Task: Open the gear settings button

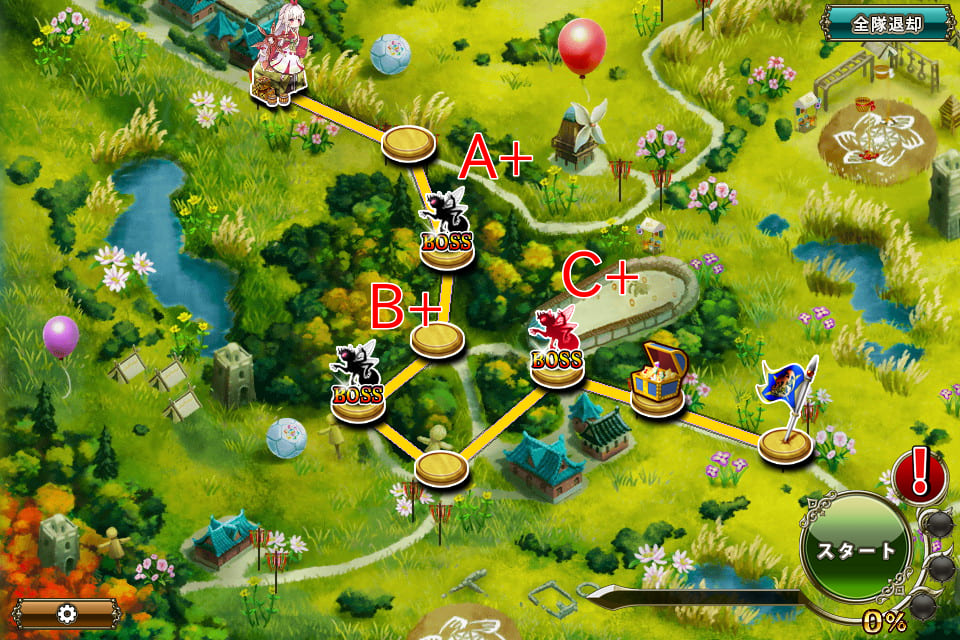Action: click(66, 613)
